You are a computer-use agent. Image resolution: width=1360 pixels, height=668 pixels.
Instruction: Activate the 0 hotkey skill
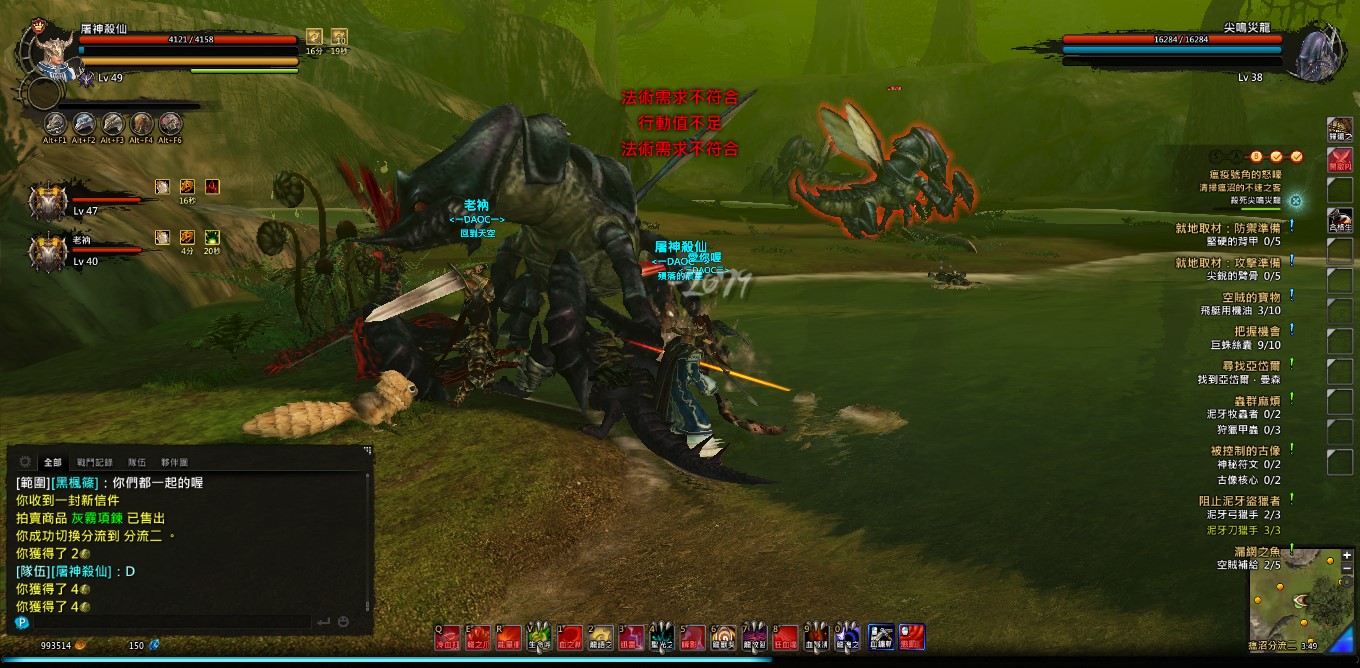coord(847,637)
